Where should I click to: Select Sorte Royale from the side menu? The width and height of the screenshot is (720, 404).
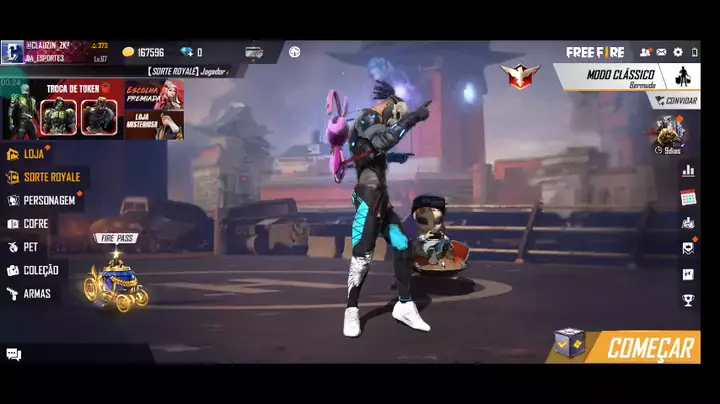[x=50, y=177]
